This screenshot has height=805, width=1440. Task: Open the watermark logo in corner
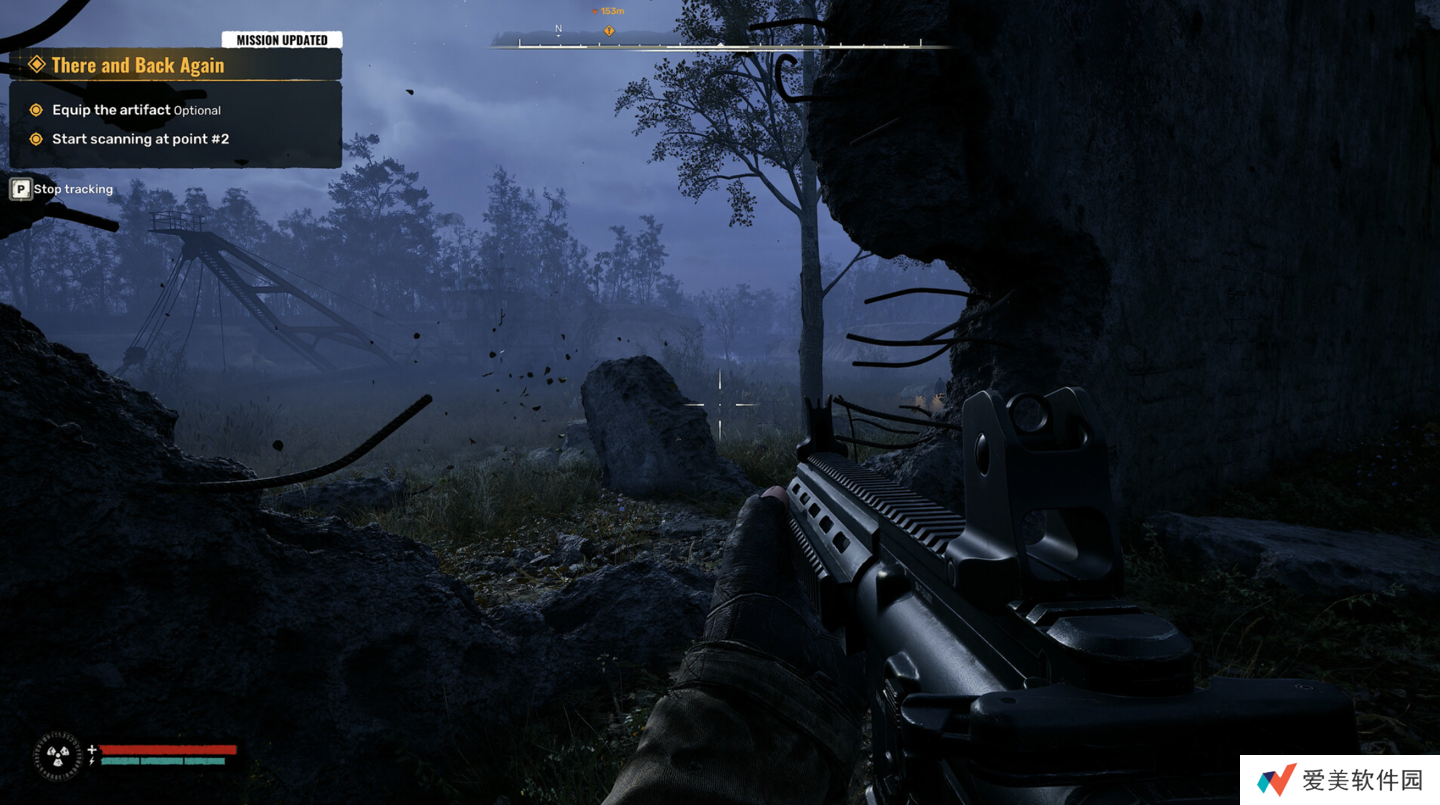[1276, 780]
